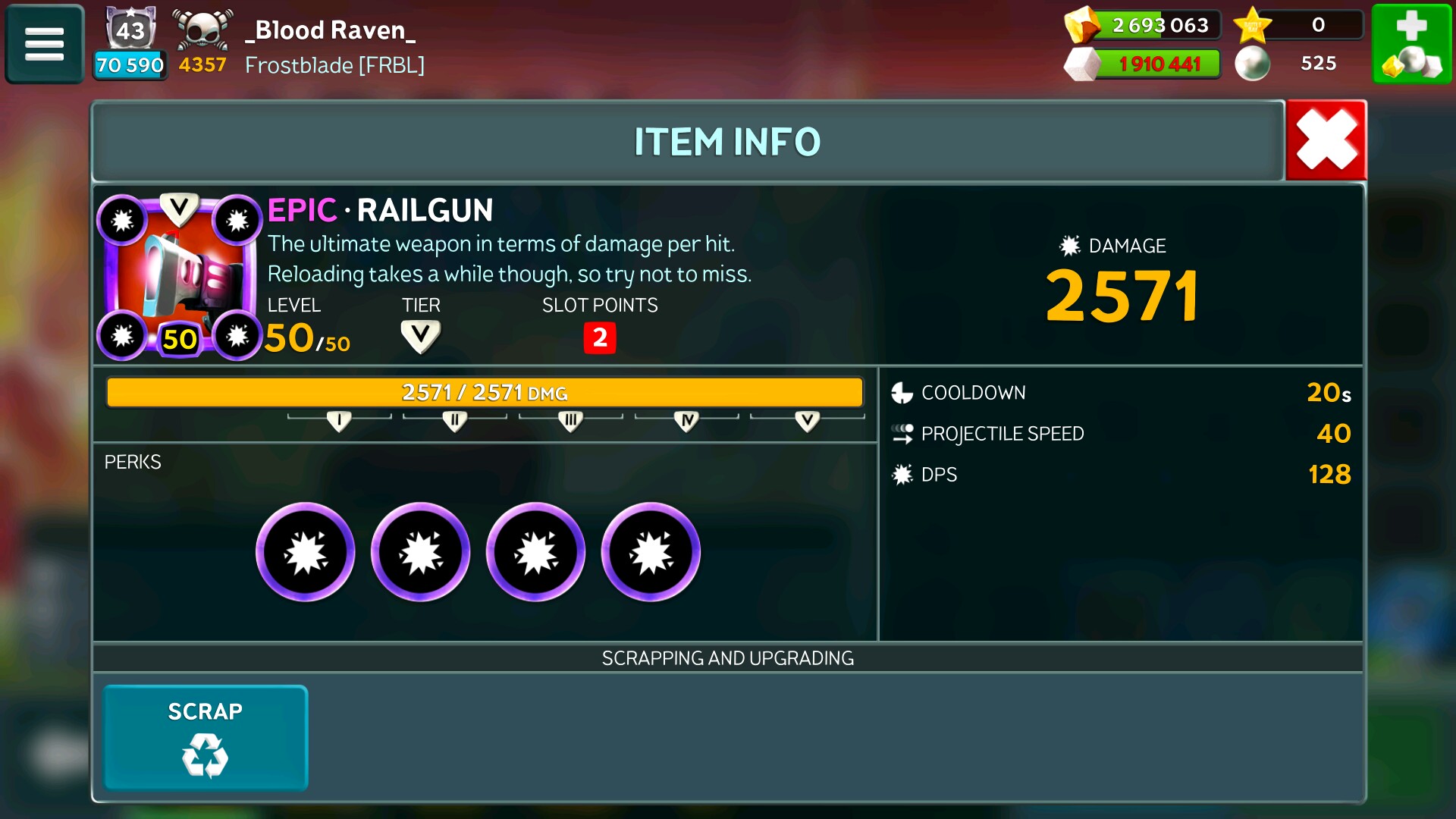The height and width of the screenshot is (819, 1456).
Task: Tap the sugar cube currency balance
Action: 1159,64
